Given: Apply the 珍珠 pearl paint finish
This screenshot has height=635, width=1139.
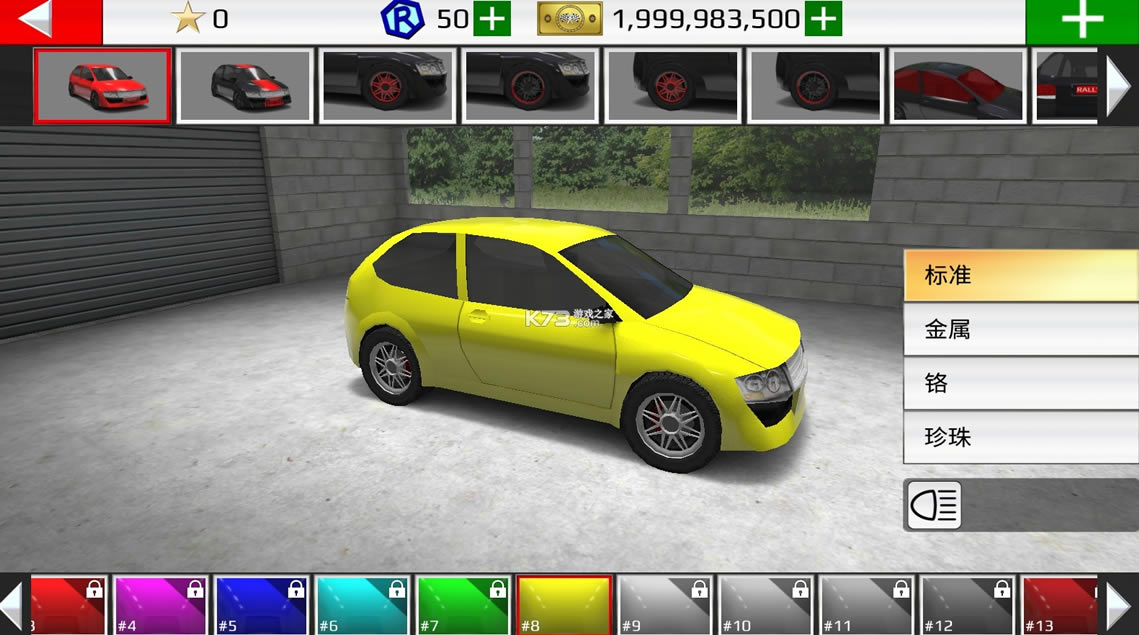Looking at the screenshot, I should (1020, 437).
